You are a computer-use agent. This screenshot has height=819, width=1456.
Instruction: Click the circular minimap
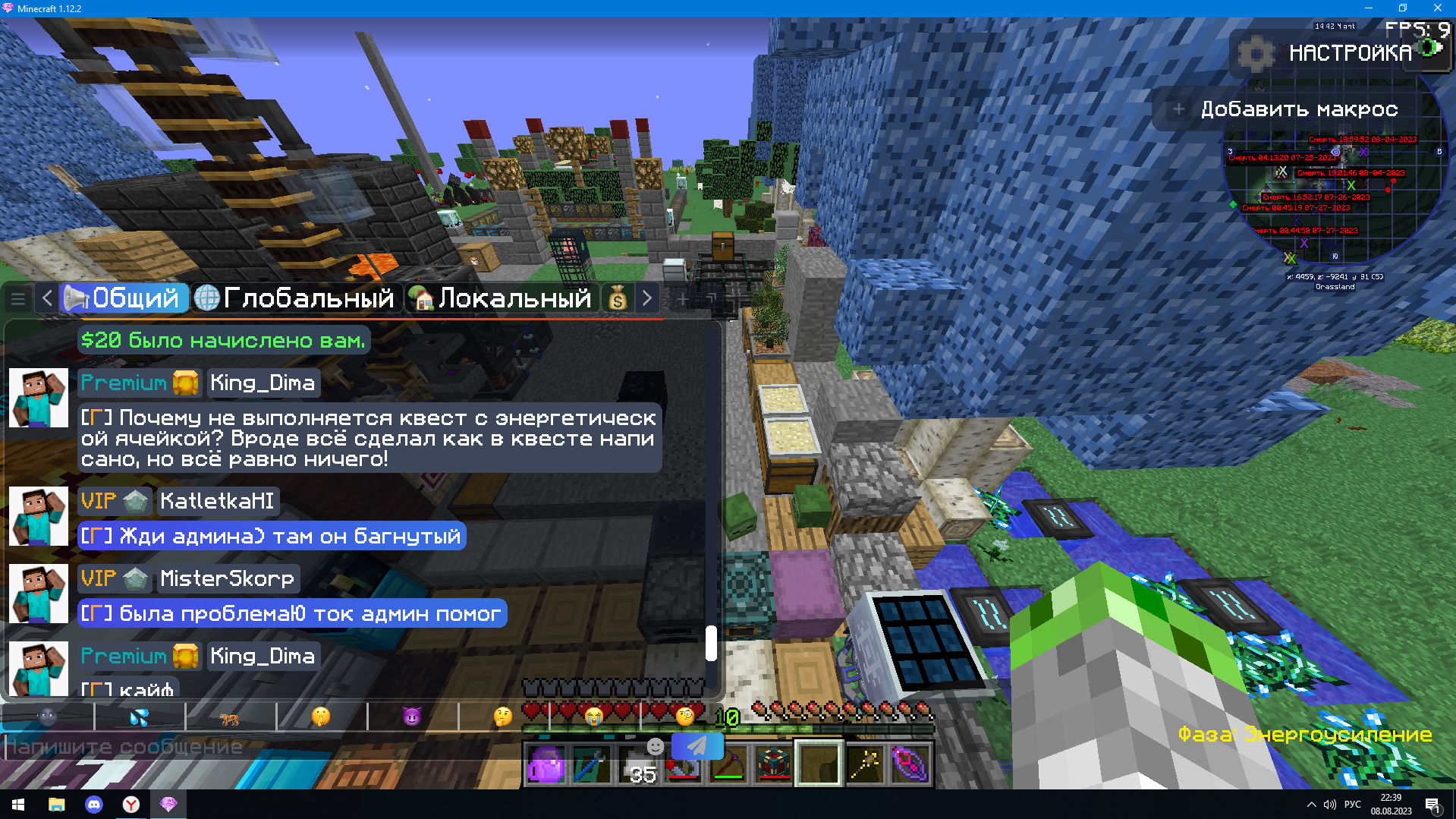pyautogui.click(x=1335, y=199)
